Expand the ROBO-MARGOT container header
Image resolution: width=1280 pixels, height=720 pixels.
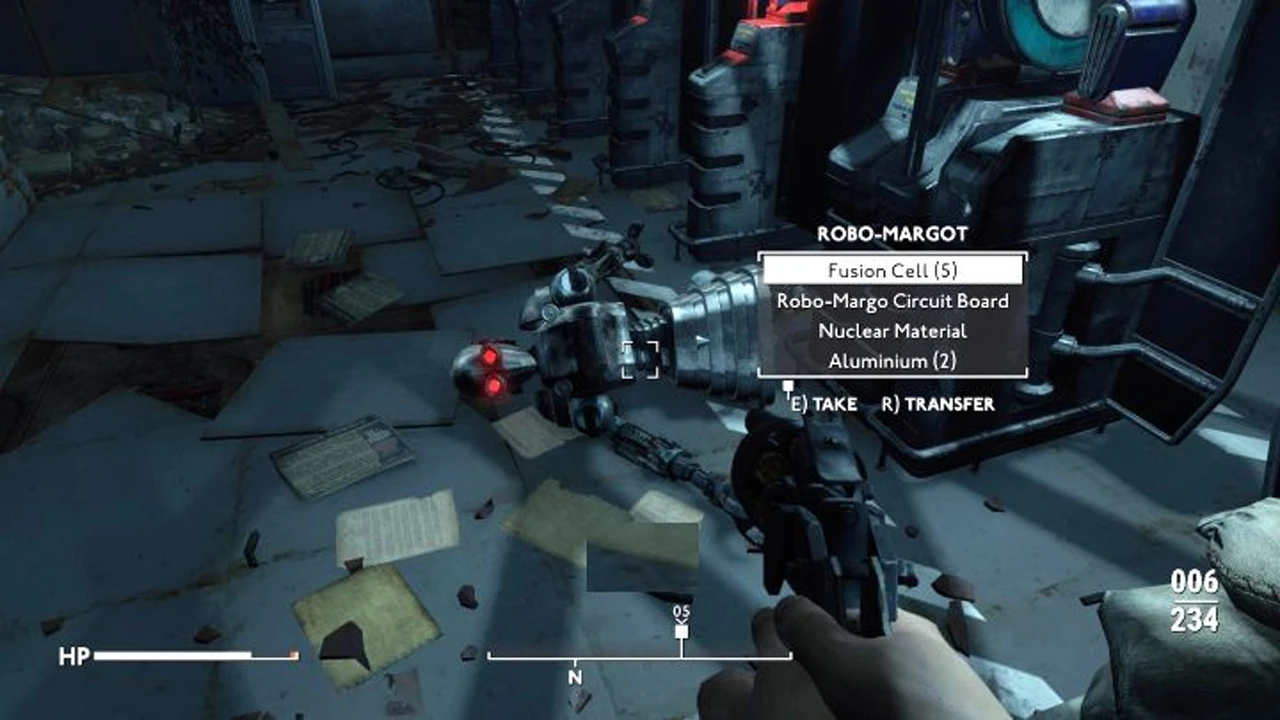(891, 233)
